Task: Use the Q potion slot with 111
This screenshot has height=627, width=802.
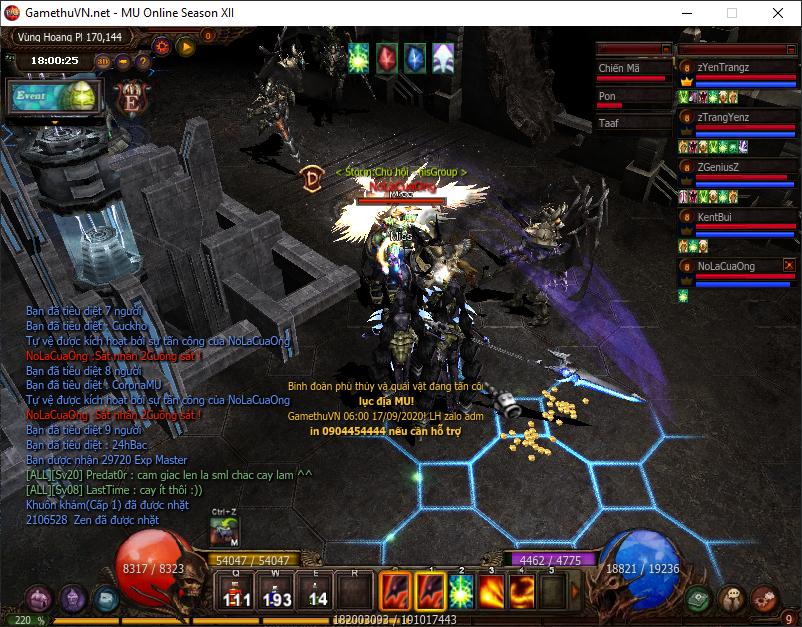Action: pos(236,592)
